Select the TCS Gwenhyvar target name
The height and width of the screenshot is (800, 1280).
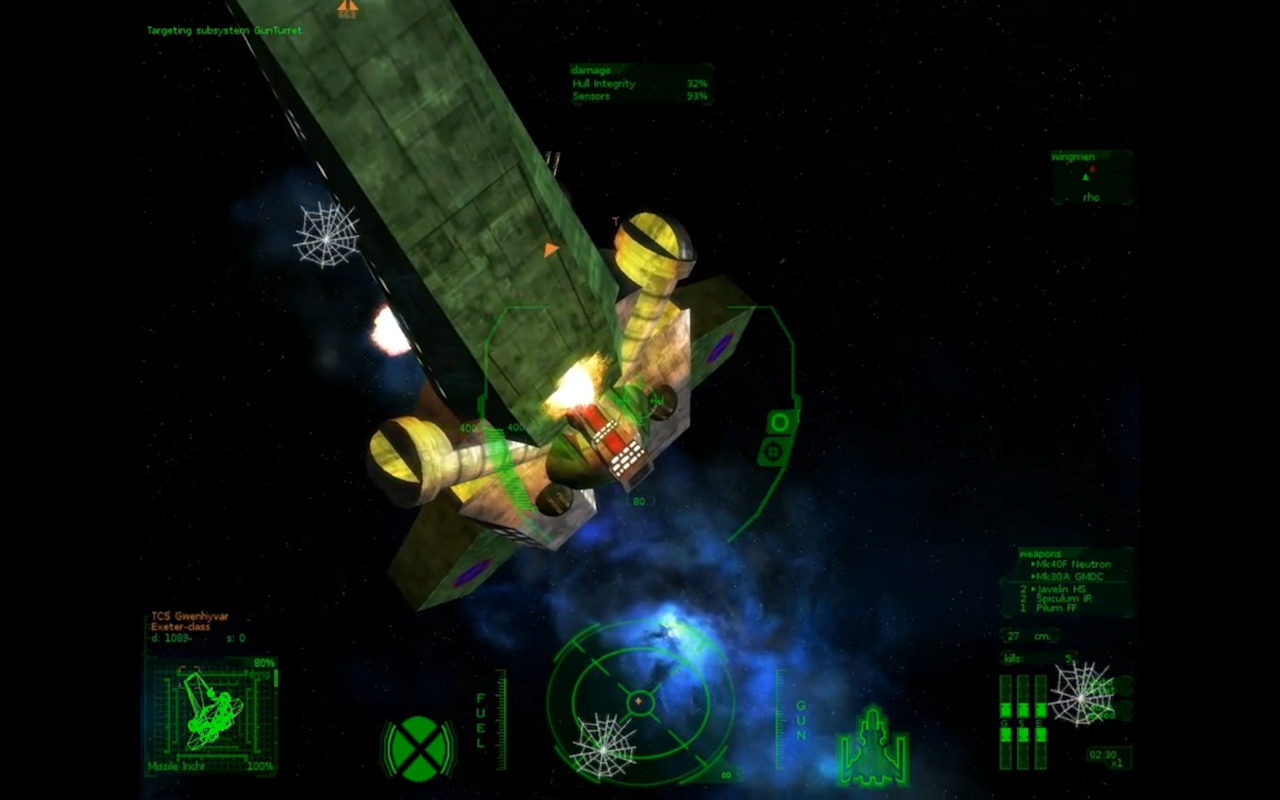point(190,616)
